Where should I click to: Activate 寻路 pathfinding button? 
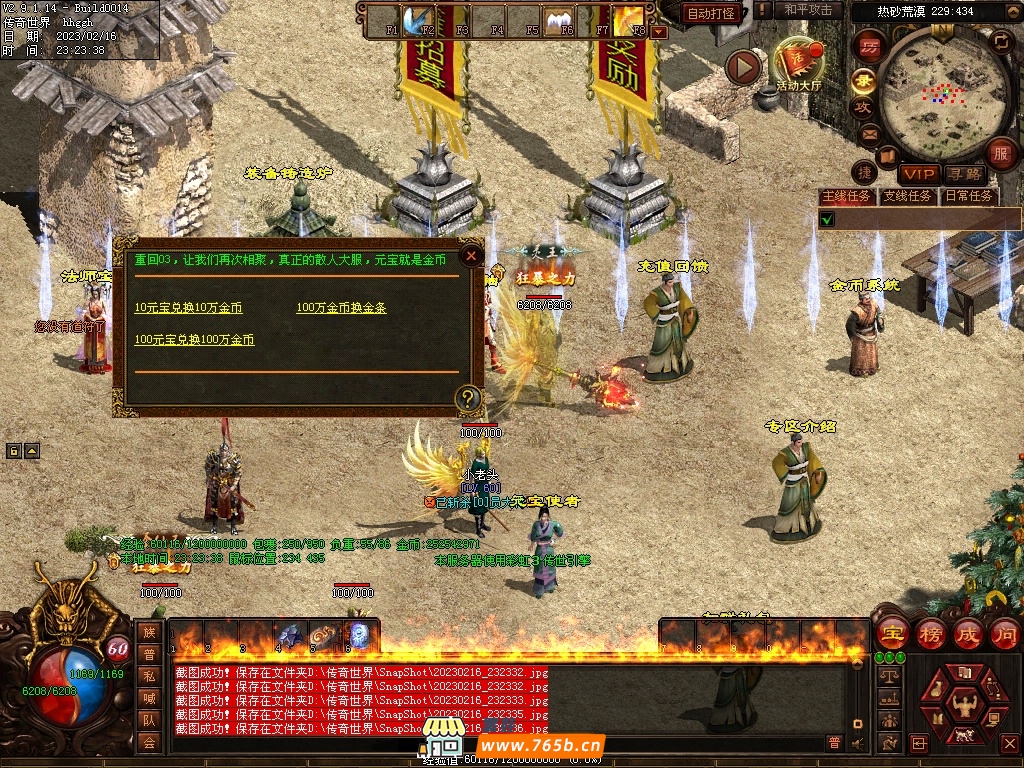pos(964,175)
